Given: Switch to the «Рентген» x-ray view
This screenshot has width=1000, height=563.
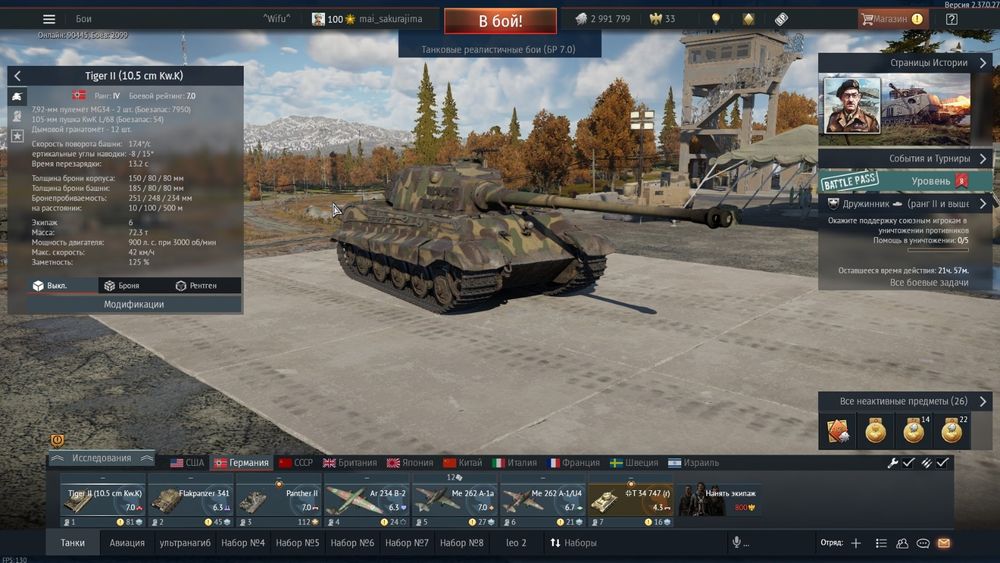Looking at the screenshot, I should click(x=196, y=286).
